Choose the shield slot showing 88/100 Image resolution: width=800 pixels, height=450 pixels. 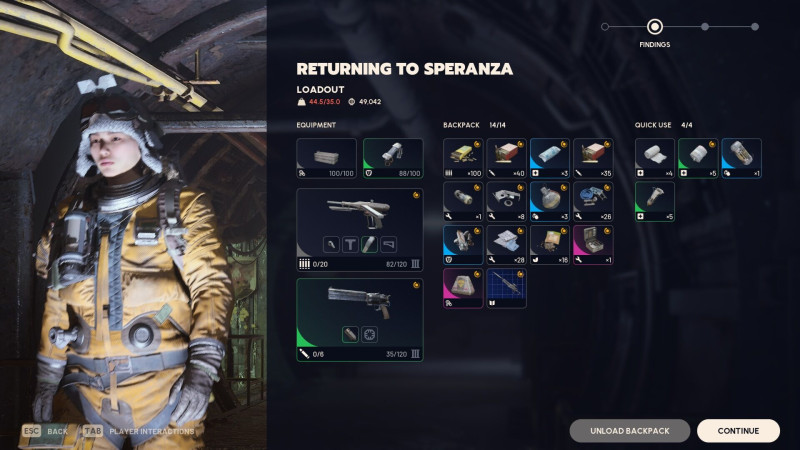coord(392,158)
